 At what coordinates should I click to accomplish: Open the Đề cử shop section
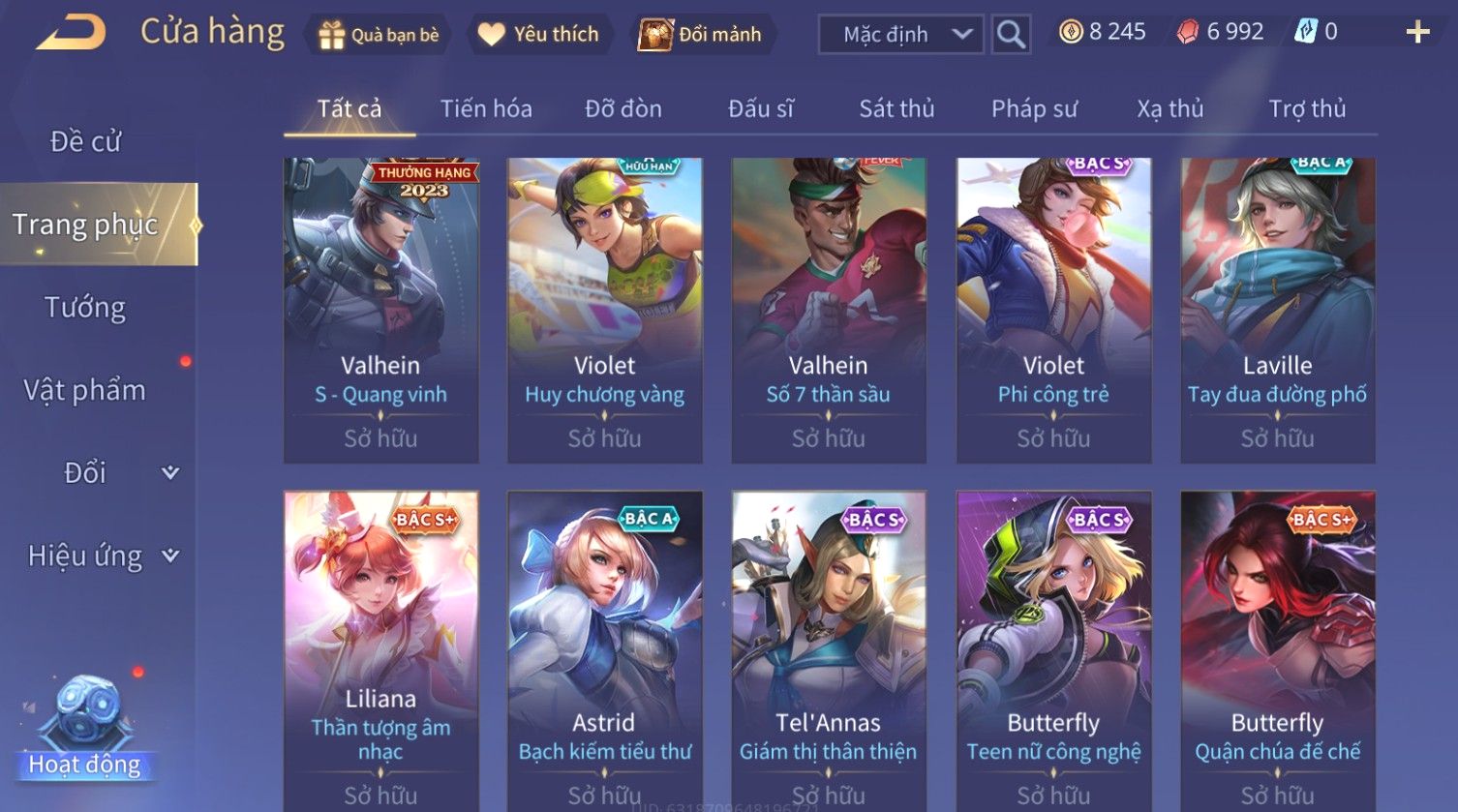pos(85,141)
